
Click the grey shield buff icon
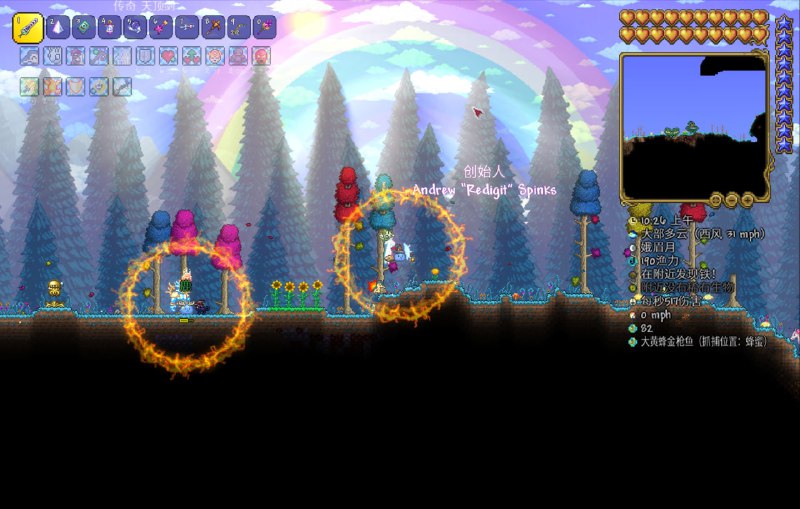[145, 57]
